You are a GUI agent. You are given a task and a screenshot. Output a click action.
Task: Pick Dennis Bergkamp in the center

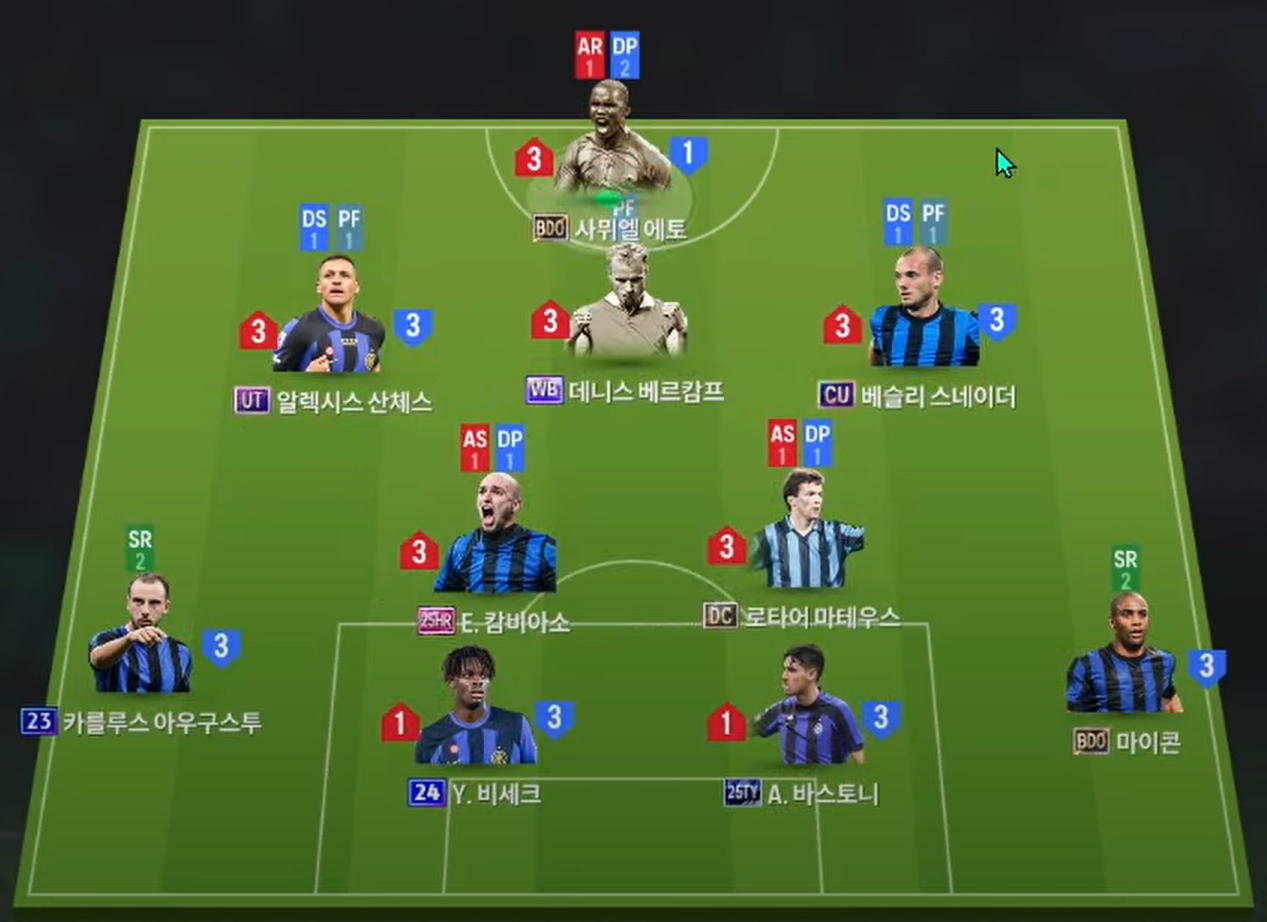627,303
